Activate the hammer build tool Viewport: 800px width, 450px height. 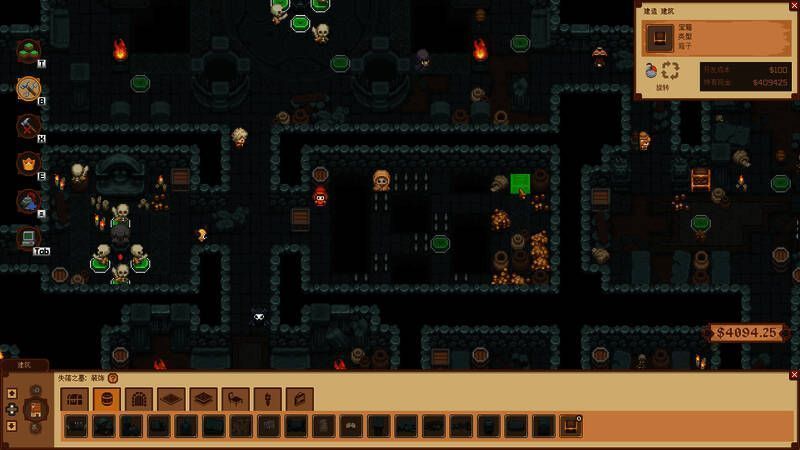[29, 89]
